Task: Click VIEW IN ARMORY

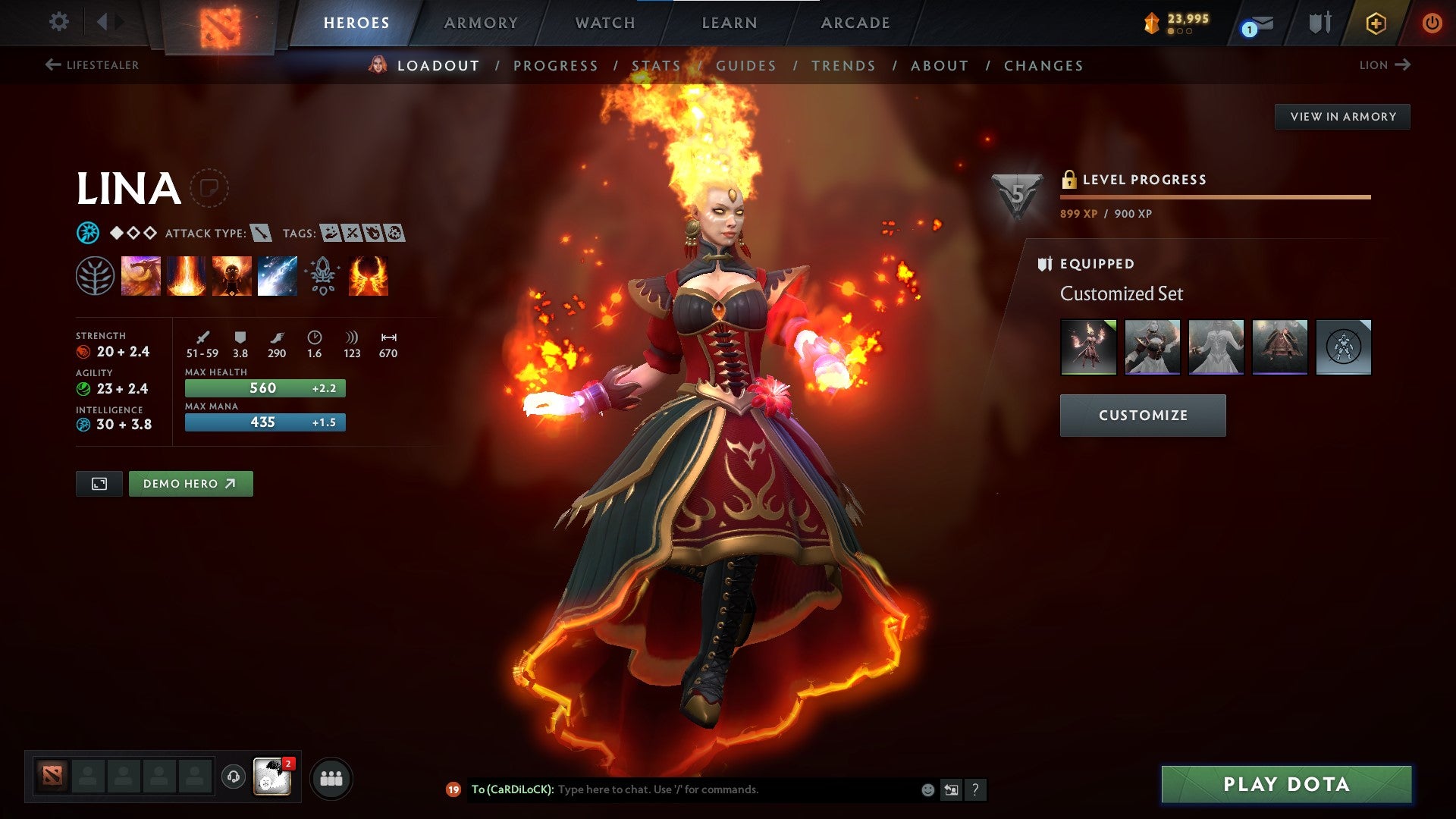Action: tap(1343, 116)
